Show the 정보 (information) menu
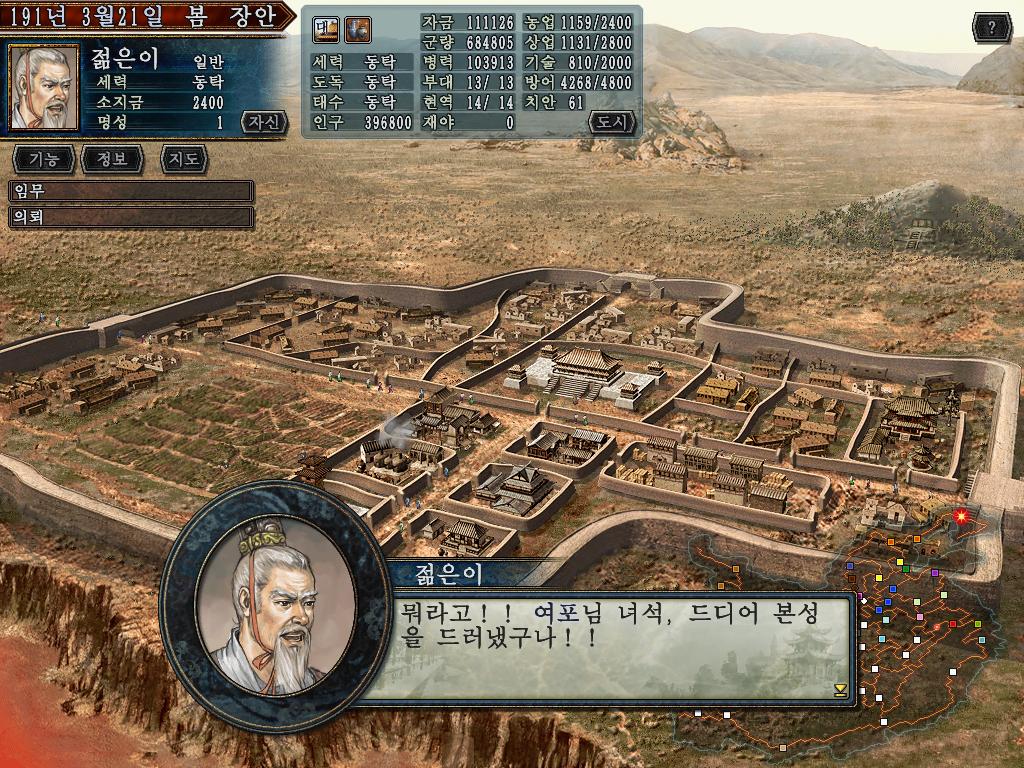The image size is (1024, 768). pyautogui.click(x=113, y=158)
